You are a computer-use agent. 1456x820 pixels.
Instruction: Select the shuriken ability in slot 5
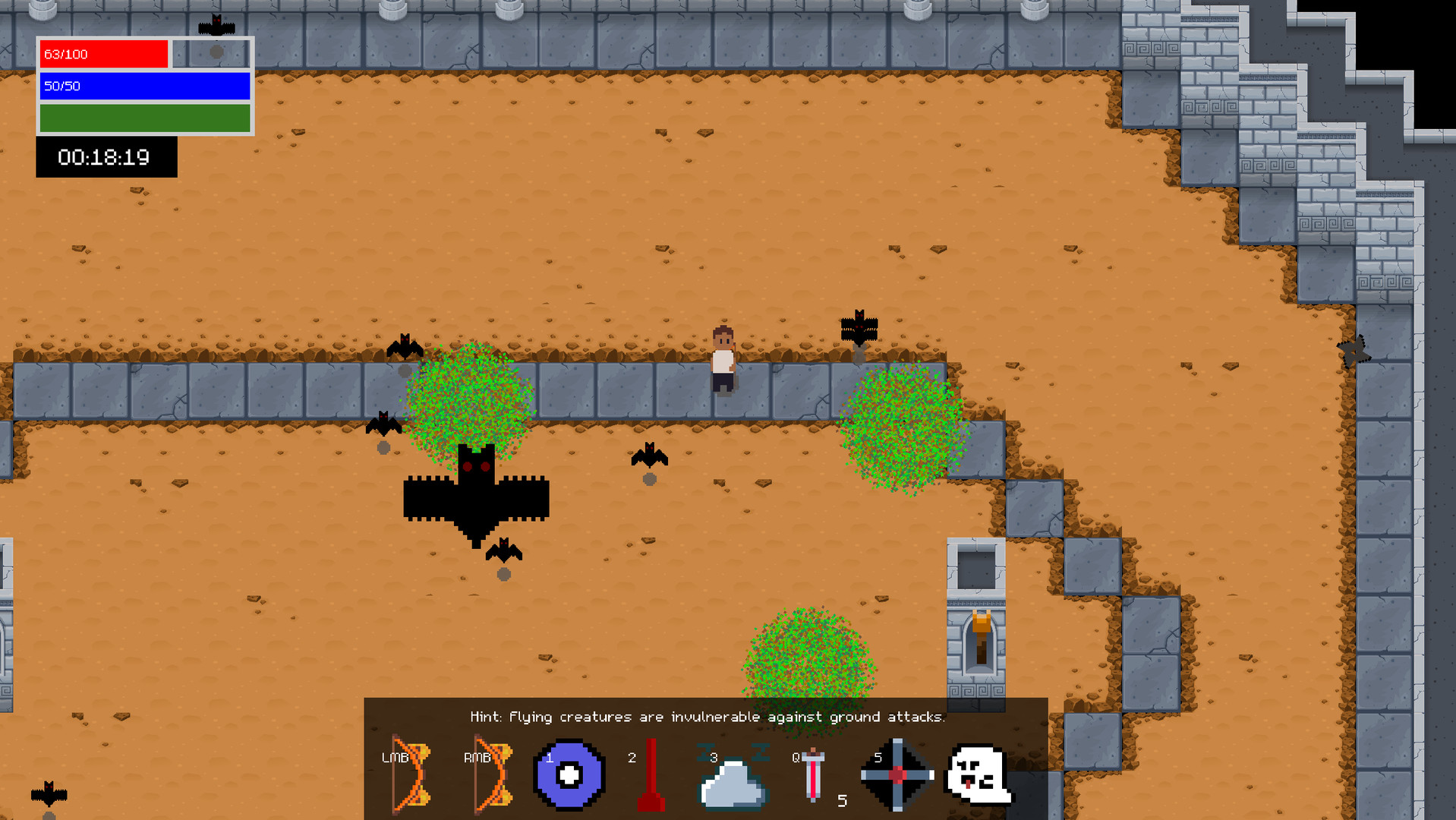click(897, 774)
